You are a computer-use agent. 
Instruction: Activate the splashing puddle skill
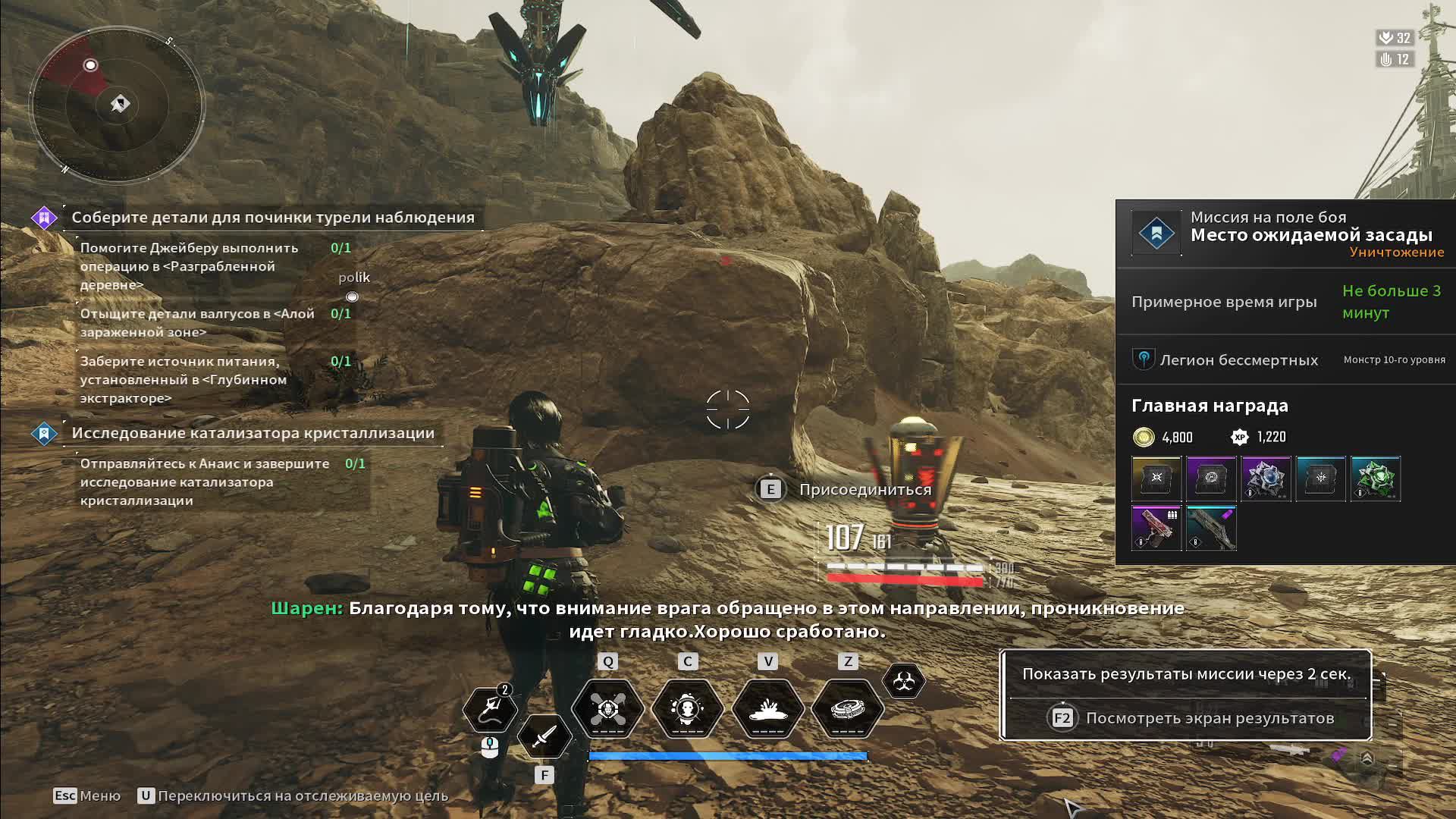tap(767, 709)
